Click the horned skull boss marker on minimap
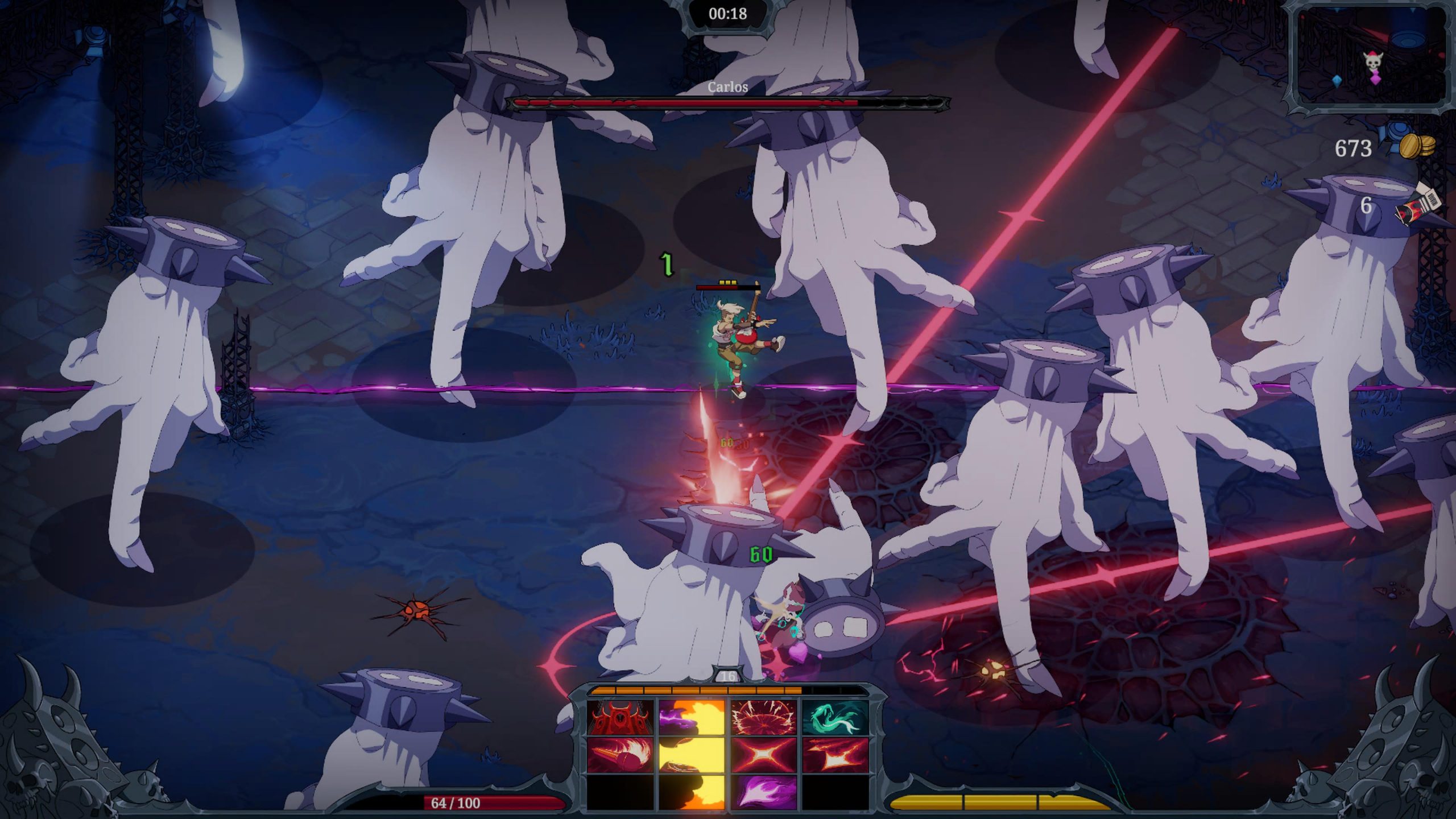Screen dimensions: 1456x819 tap(1373, 59)
